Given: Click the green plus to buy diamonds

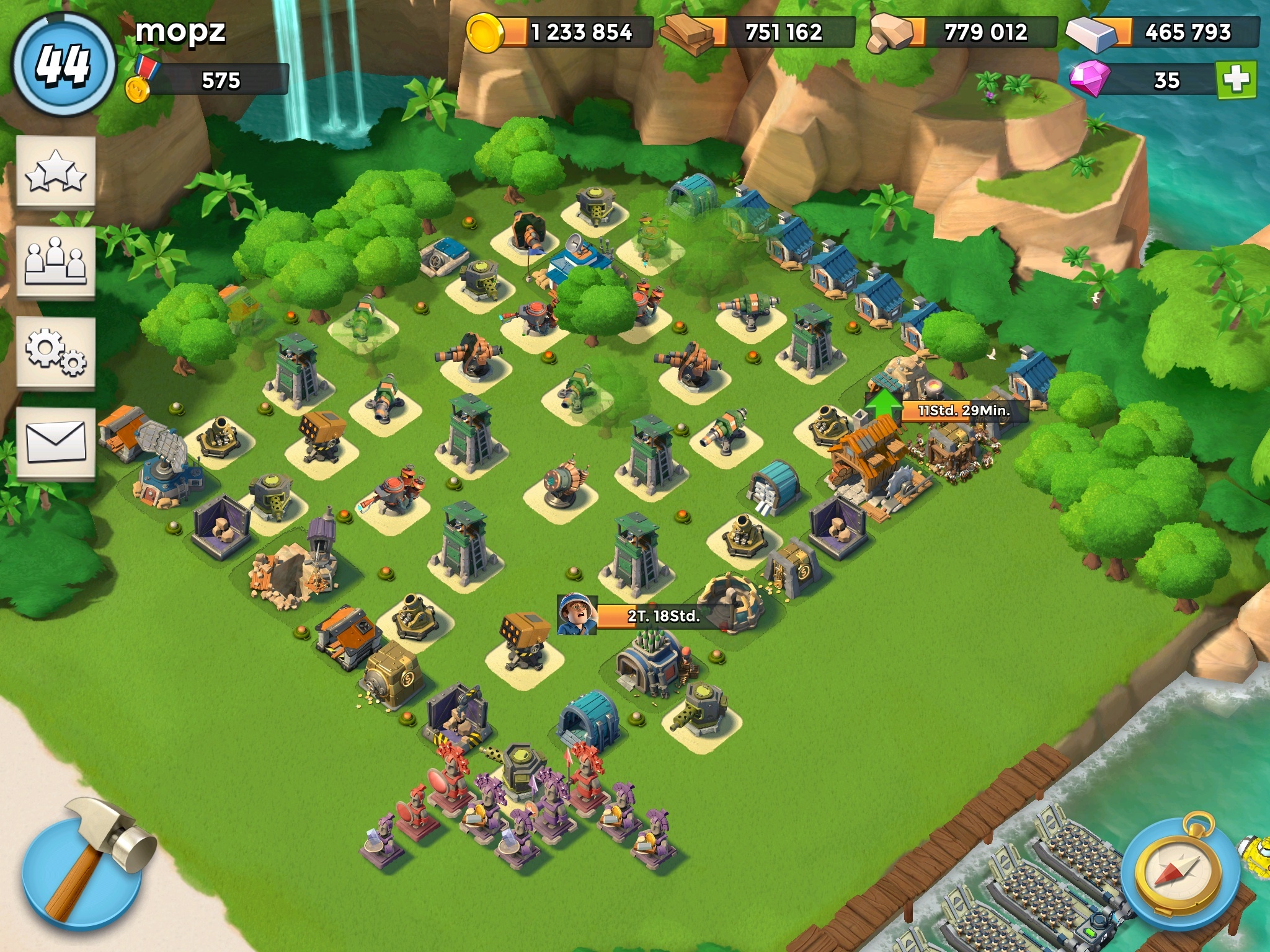Looking at the screenshot, I should (1236, 80).
